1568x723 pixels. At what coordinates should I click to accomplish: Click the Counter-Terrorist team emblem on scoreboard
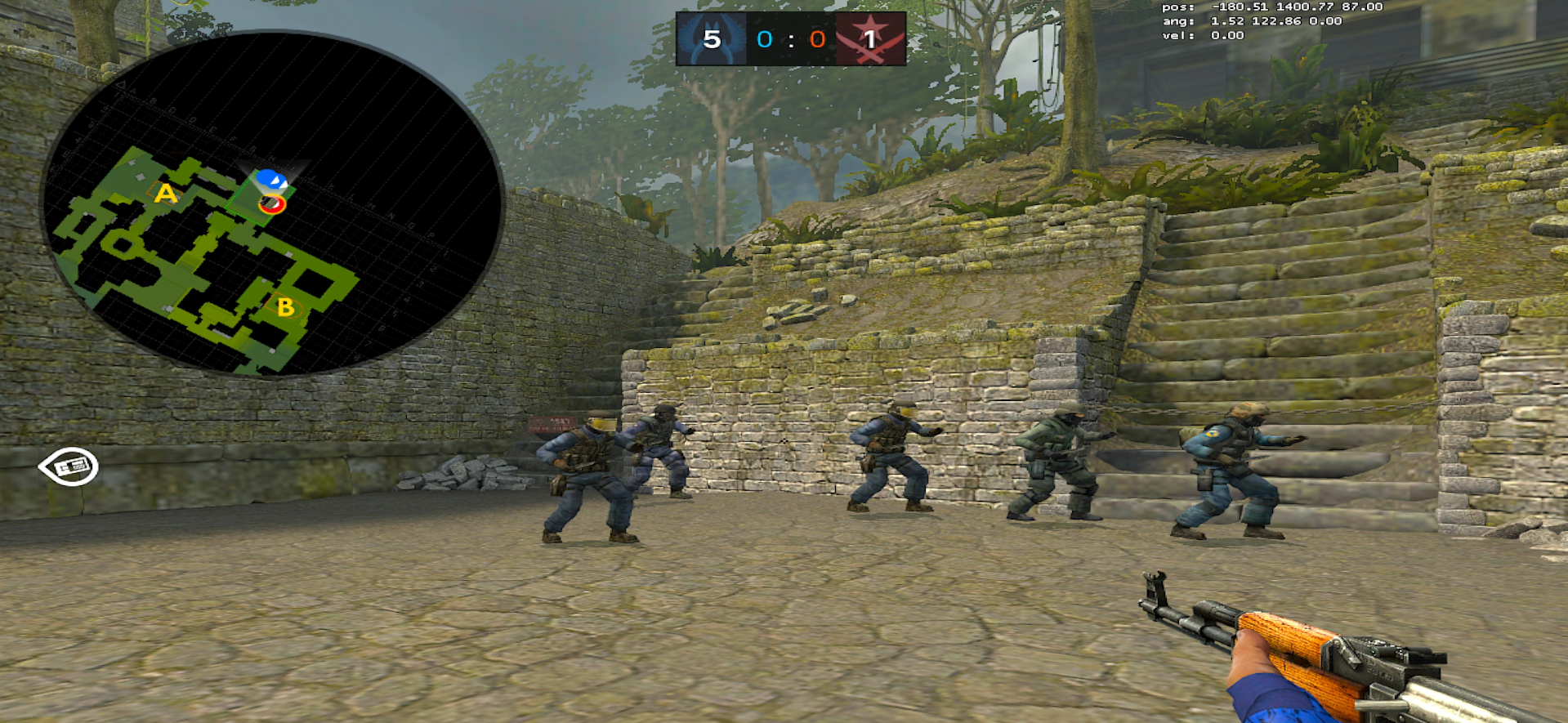click(x=711, y=38)
